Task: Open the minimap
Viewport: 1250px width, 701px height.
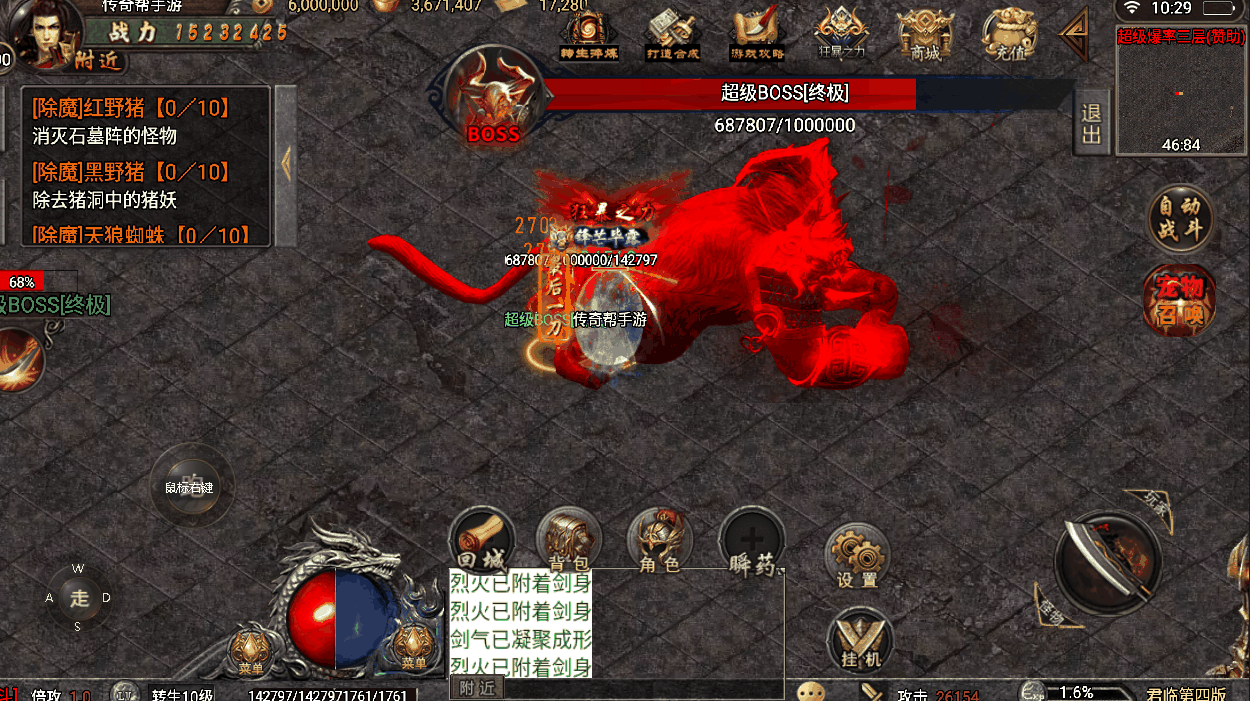Action: coord(1180,90)
